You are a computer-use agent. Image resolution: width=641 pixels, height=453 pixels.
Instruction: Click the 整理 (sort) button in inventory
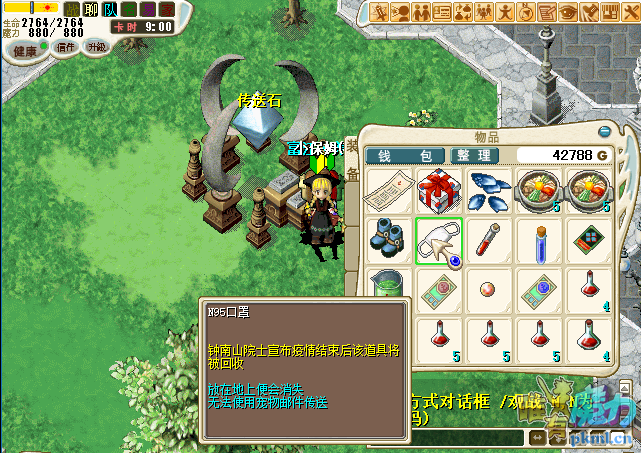pos(473,156)
